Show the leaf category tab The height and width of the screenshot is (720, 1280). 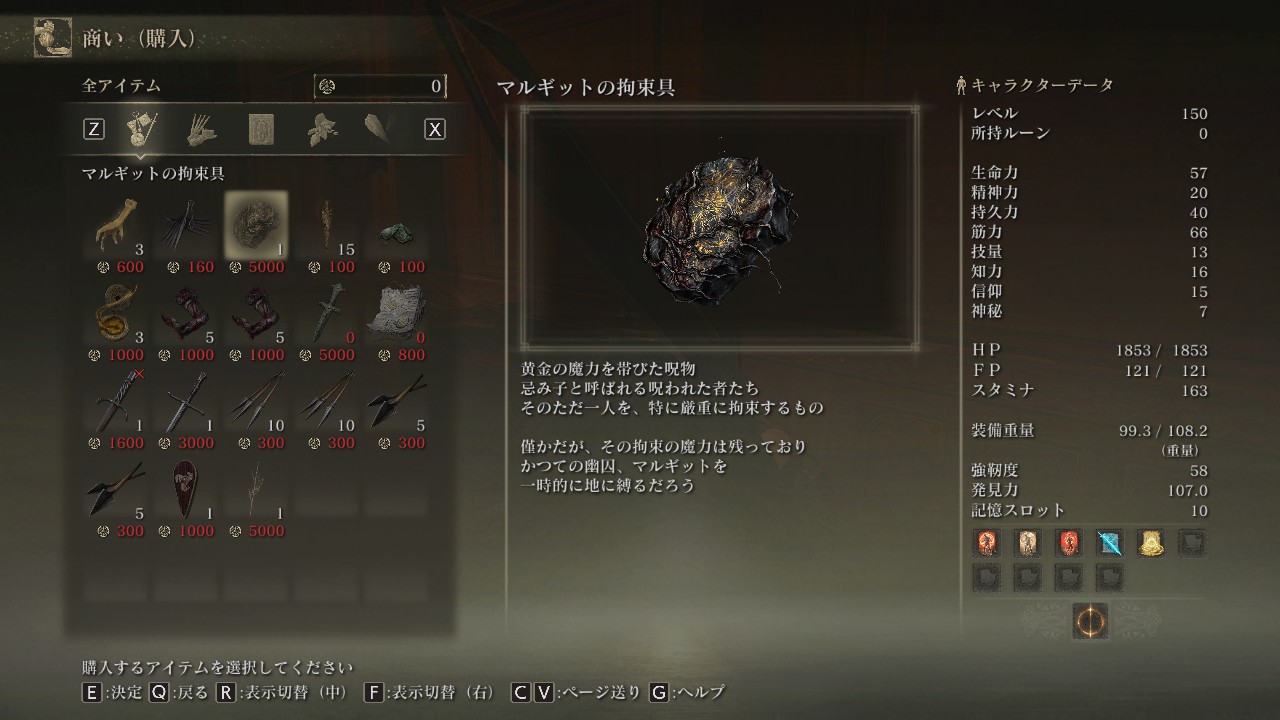323,129
